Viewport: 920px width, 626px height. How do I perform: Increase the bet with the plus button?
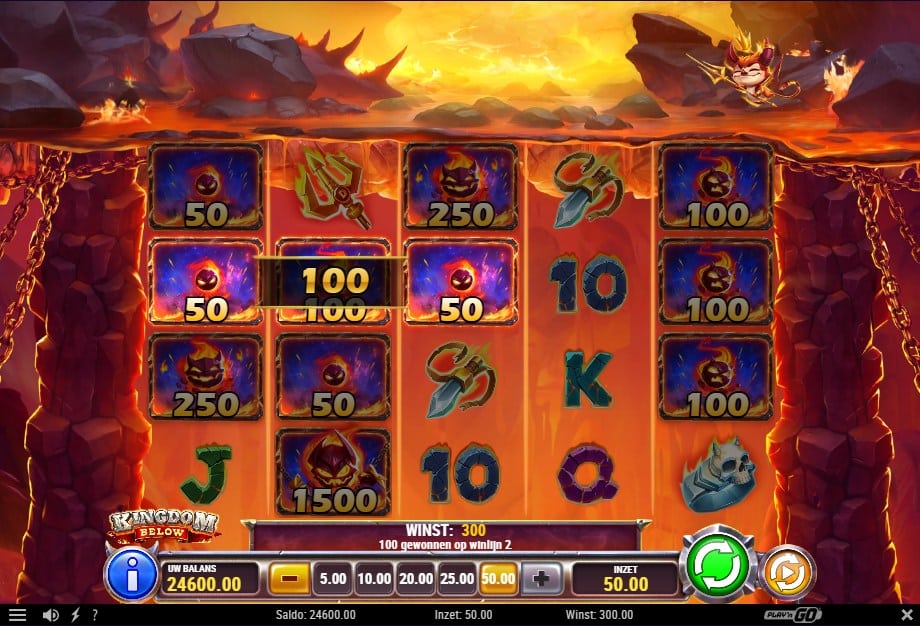(x=543, y=577)
